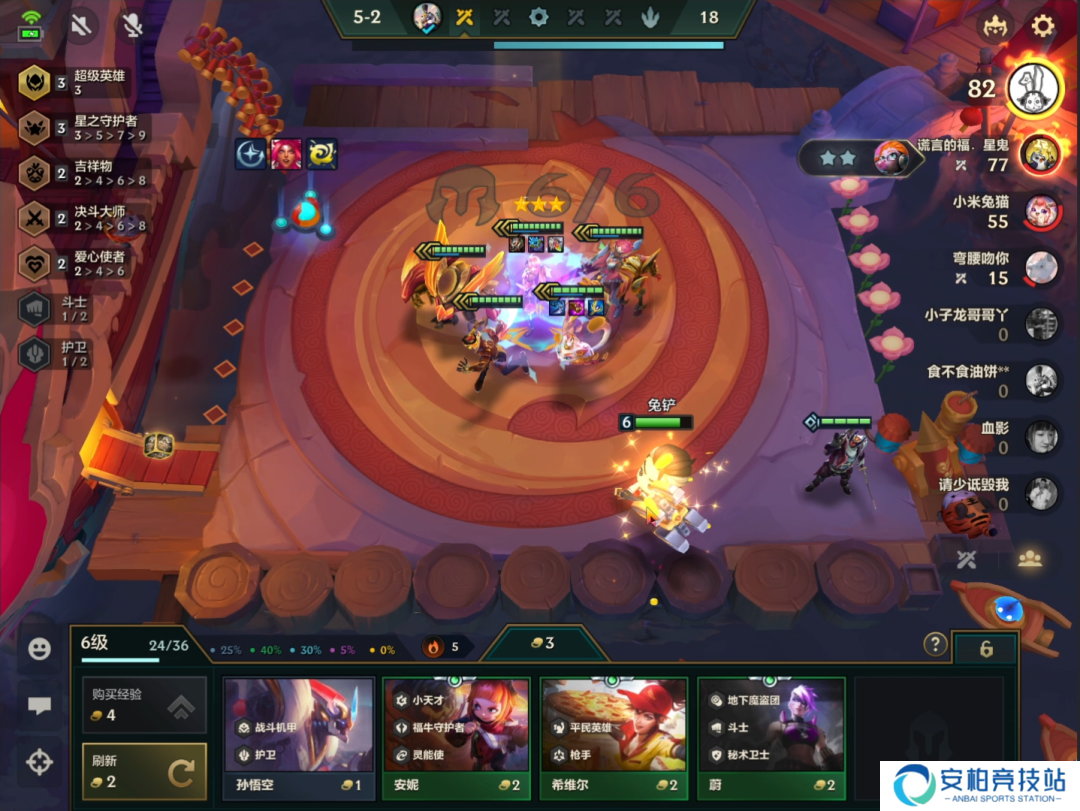Select the 希维尔 shop card
Image resolution: width=1080 pixels, height=811 pixels.
click(x=614, y=738)
